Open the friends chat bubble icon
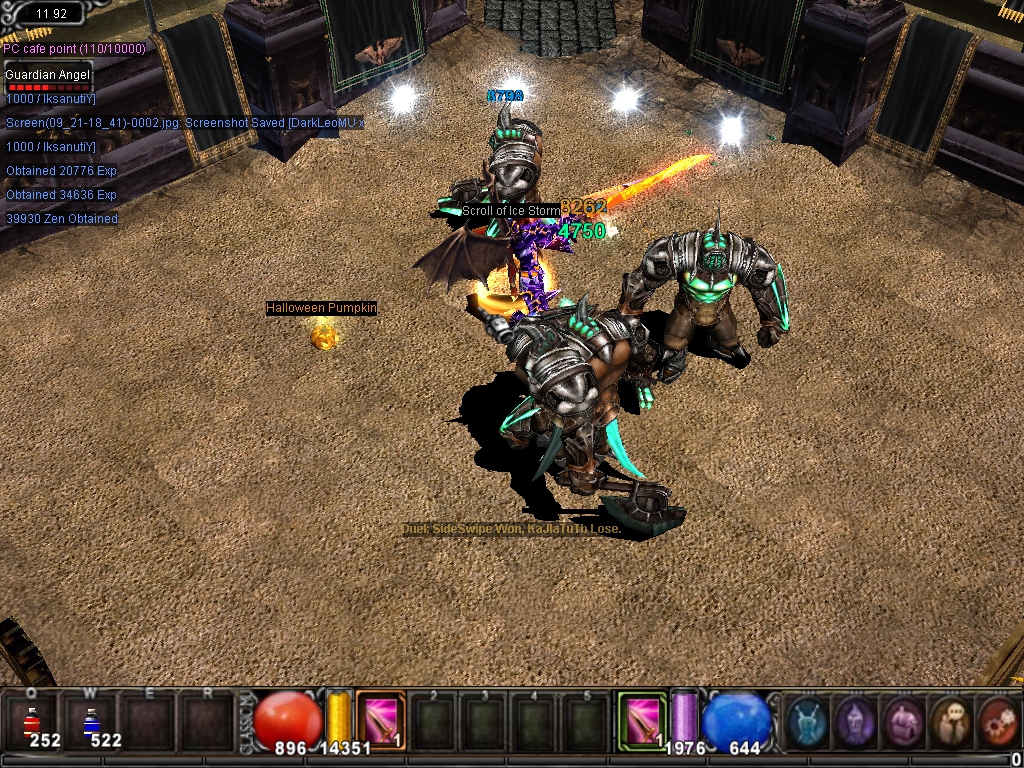Viewport: 1024px width, 768px height. 950,722
